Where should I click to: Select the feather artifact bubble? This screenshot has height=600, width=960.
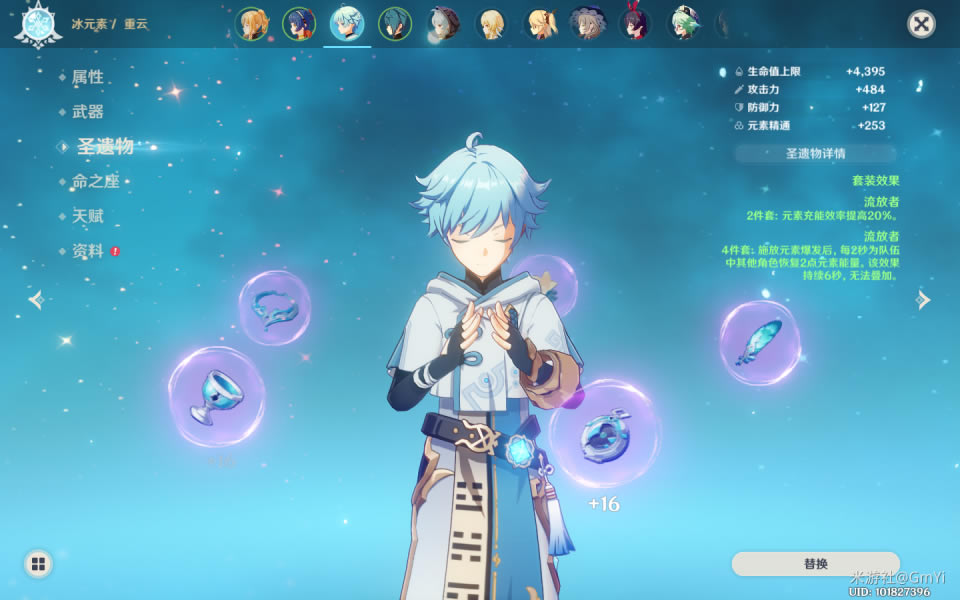coord(759,342)
